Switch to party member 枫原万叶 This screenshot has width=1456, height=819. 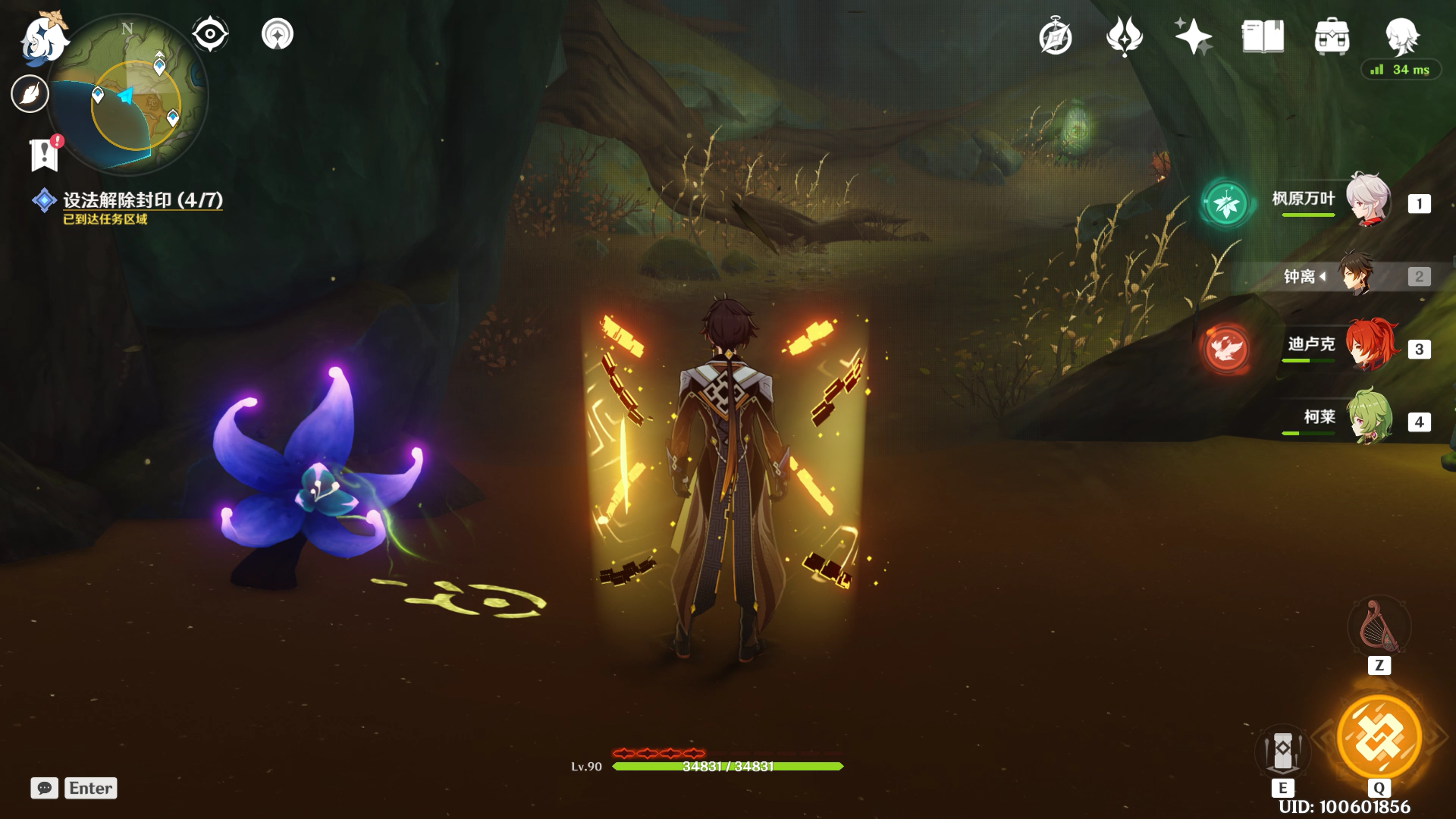(1368, 200)
